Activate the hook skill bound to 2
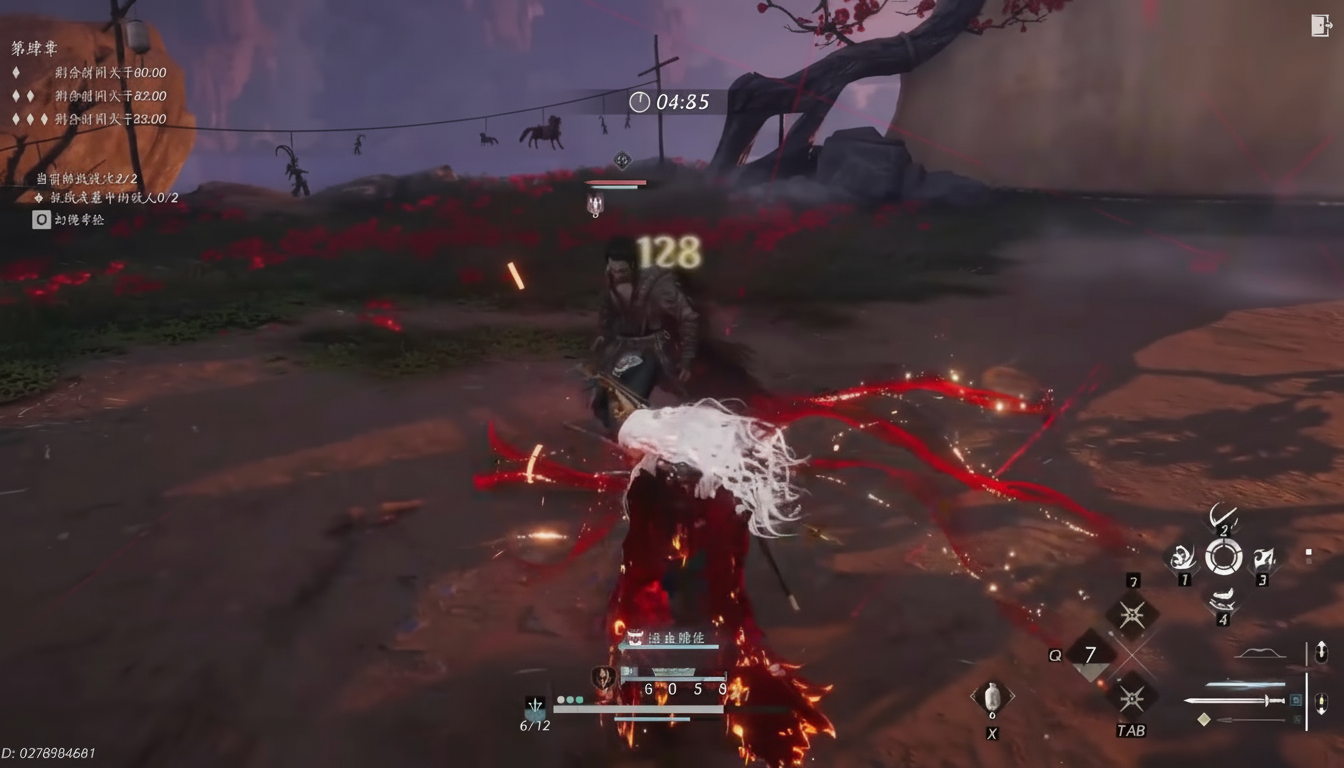The height and width of the screenshot is (768, 1344). click(1222, 517)
